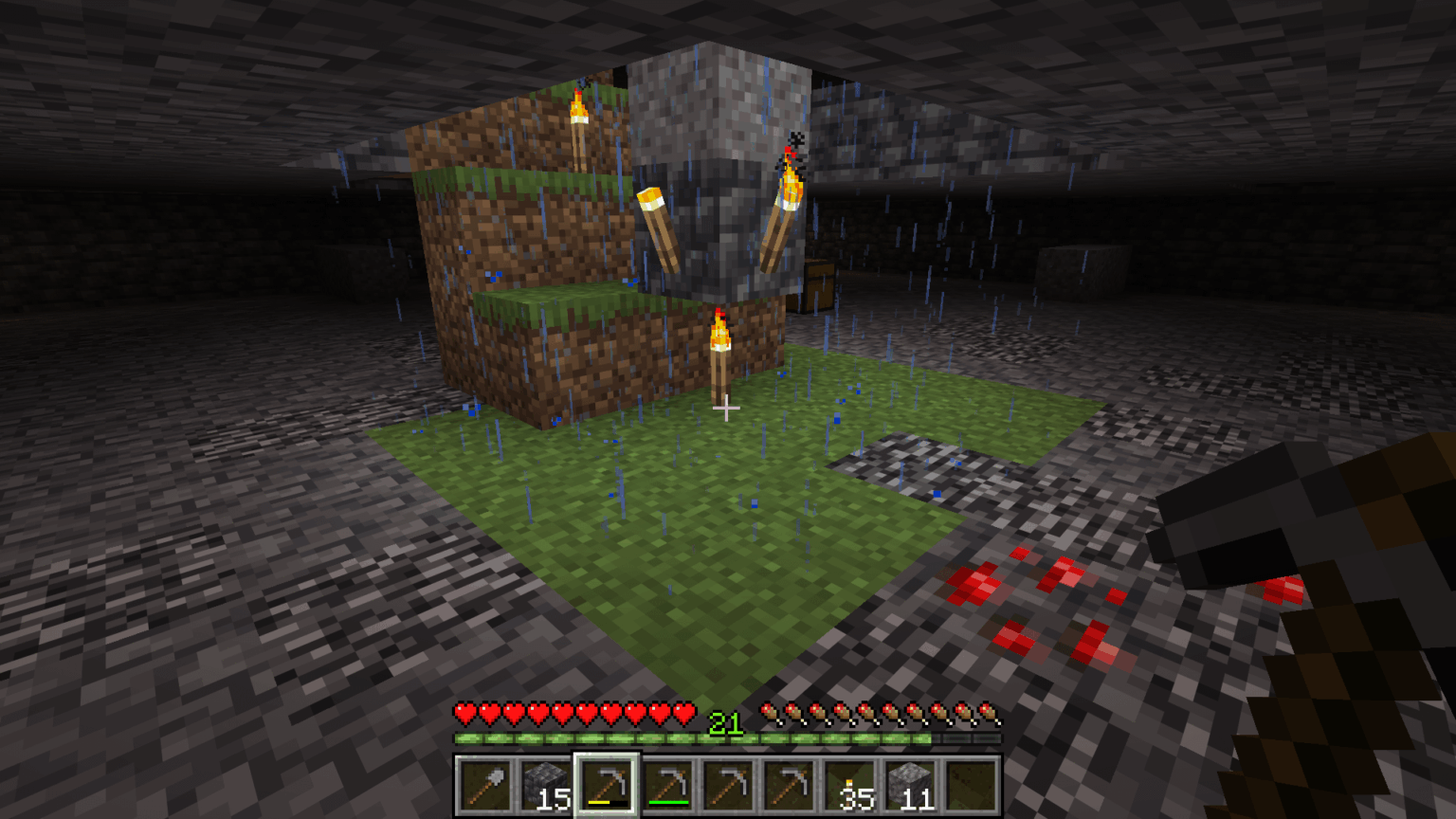1456x819 pixels.
Task: Pick the gray block stack of 11
Action: [911, 786]
